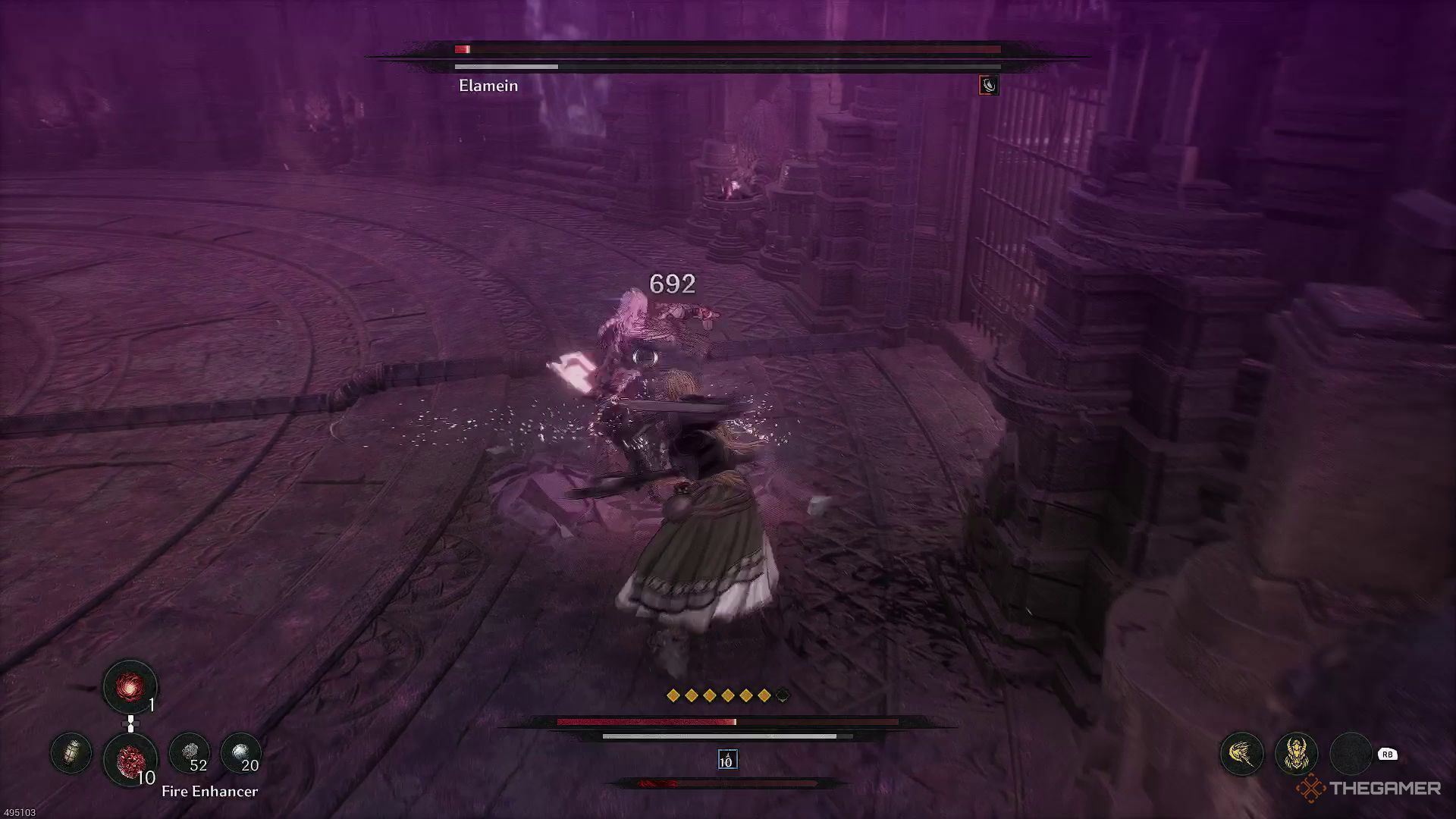Select the silver orb slot showing 20
This screenshot has width=1456, height=819.
pos(240,753)
